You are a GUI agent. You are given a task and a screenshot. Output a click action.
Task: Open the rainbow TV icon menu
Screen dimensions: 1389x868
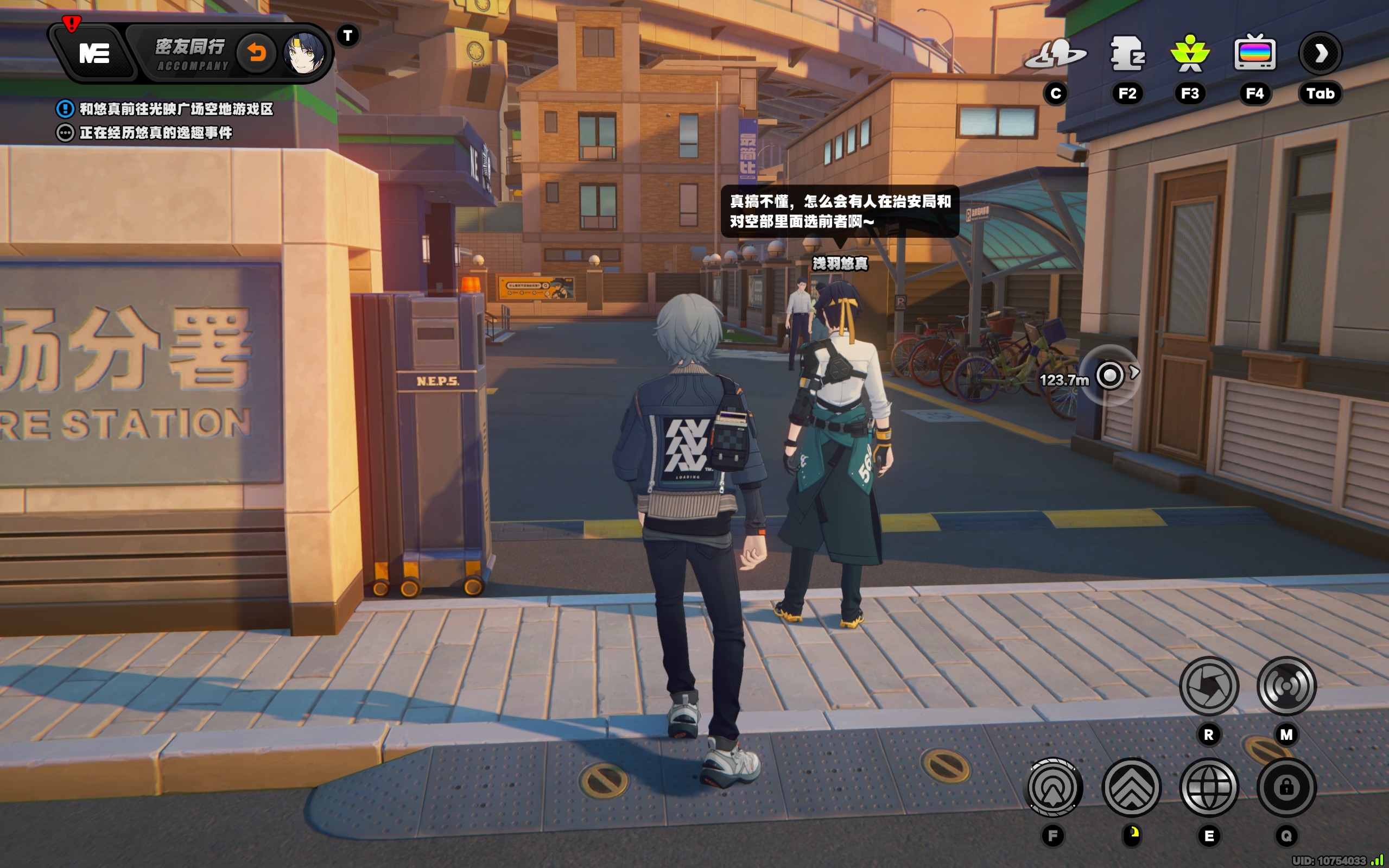1255,54
